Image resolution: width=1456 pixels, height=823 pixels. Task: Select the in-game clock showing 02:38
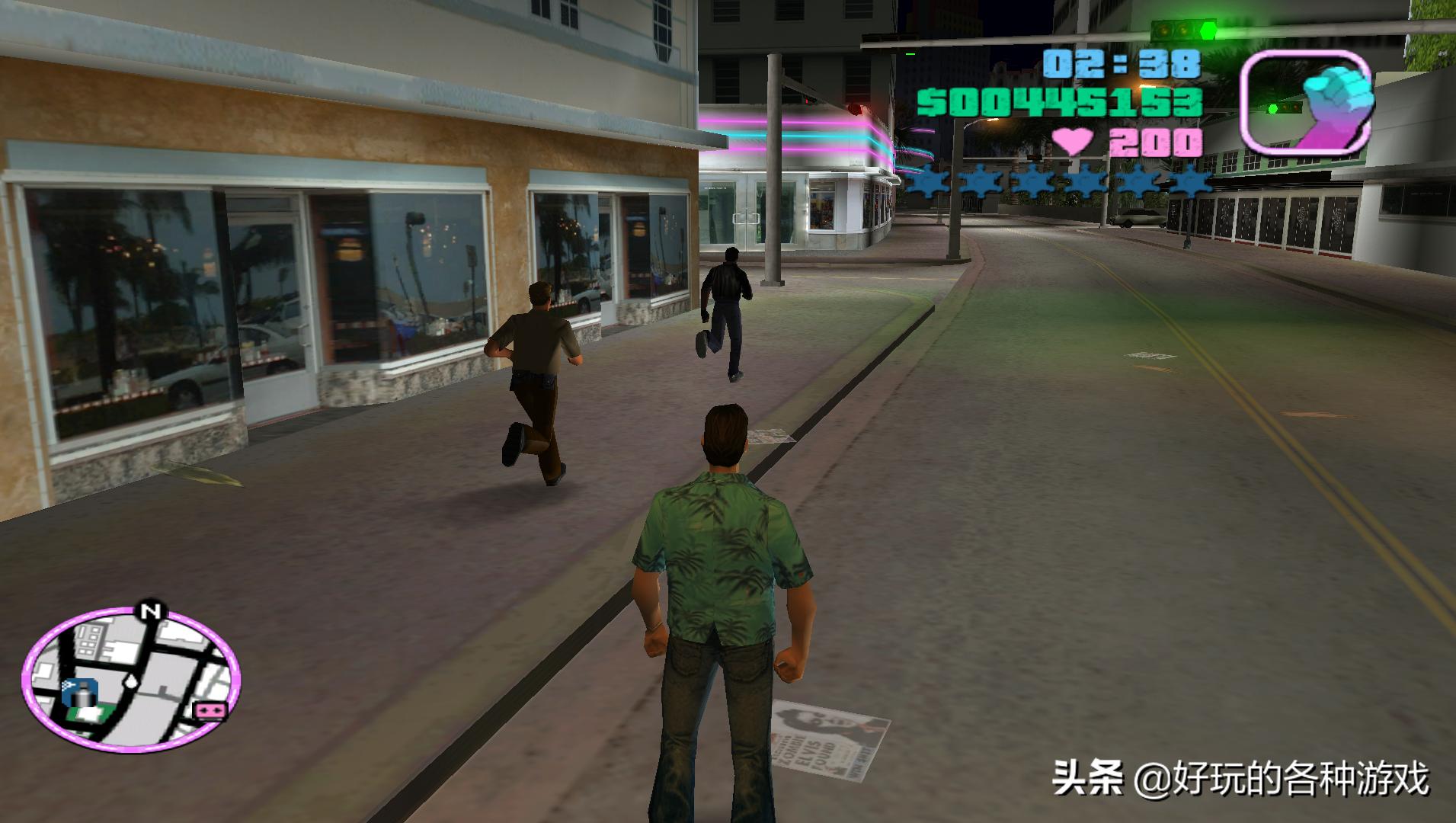[x=1120, y=65]
